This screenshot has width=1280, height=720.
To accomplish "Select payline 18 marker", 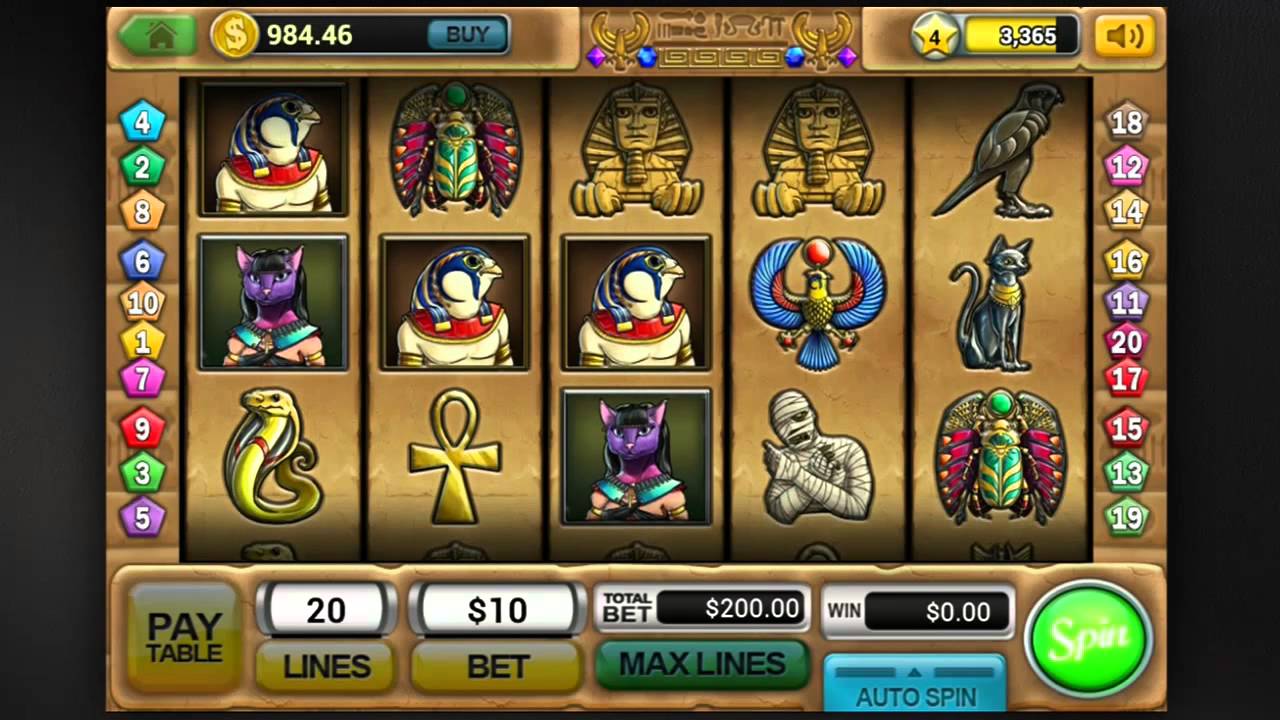I will [1126, 123].
